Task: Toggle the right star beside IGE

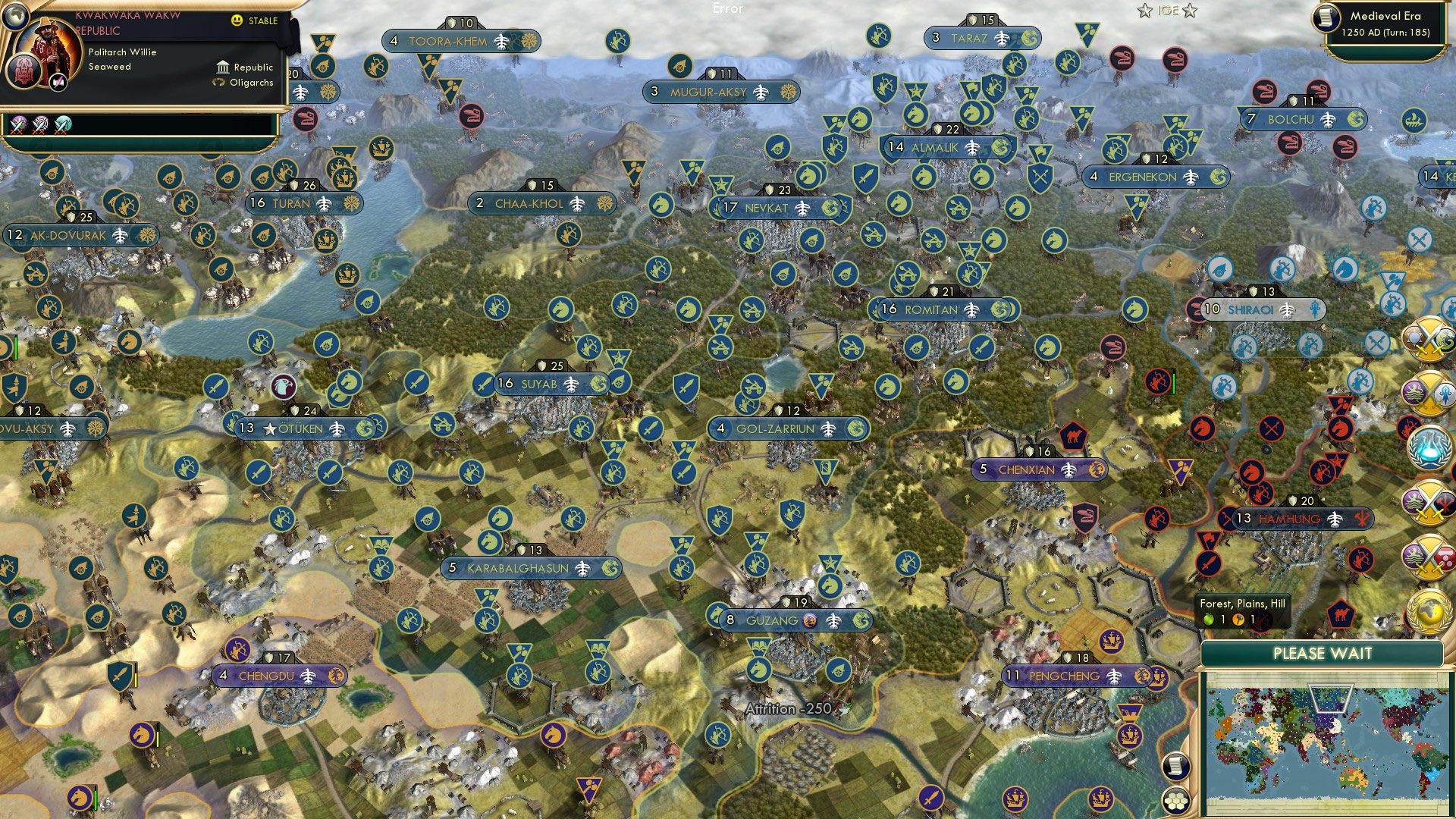Action: 1188,11
